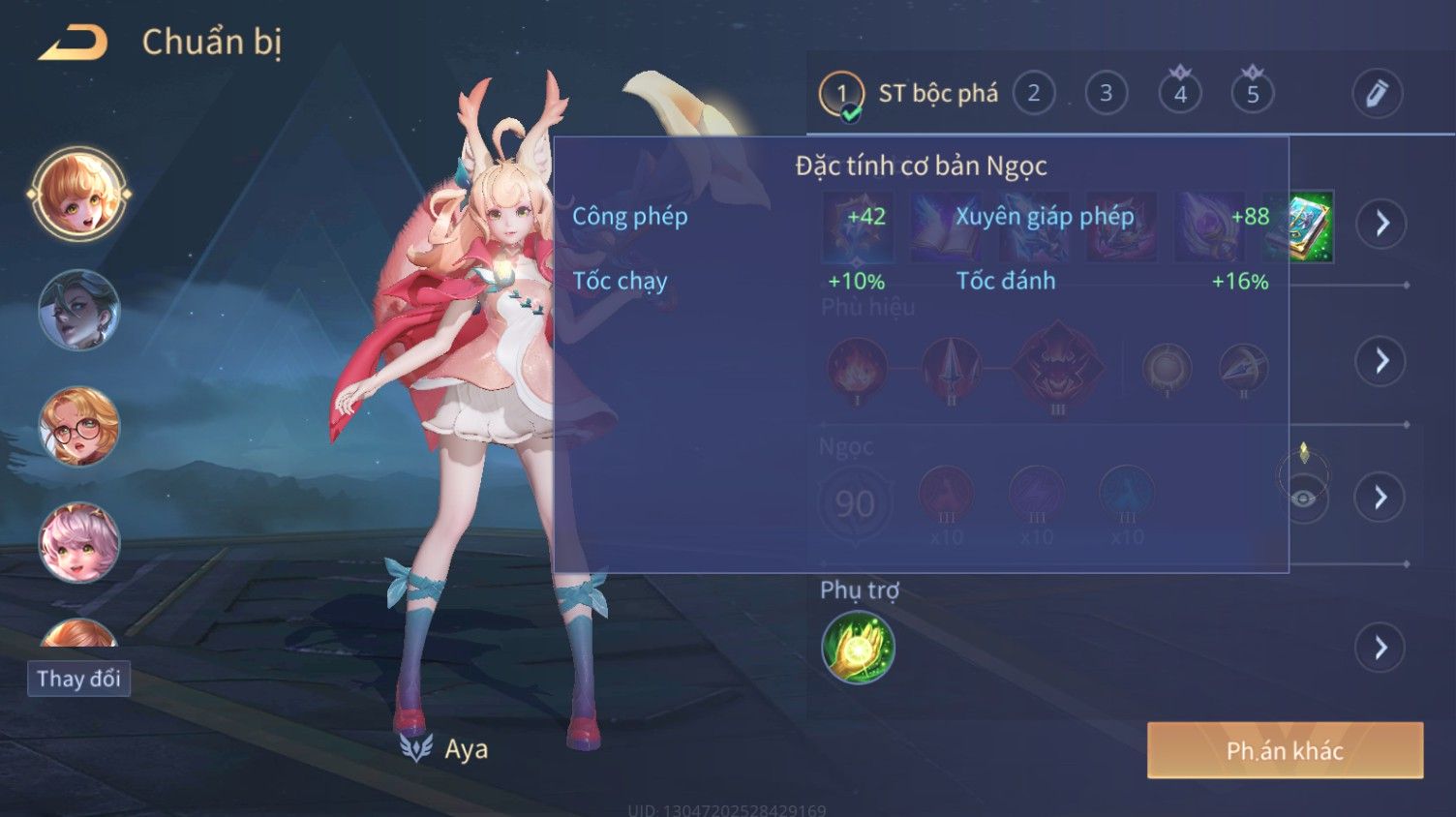Choose the pink-haired hero portrait

point(78,542)
